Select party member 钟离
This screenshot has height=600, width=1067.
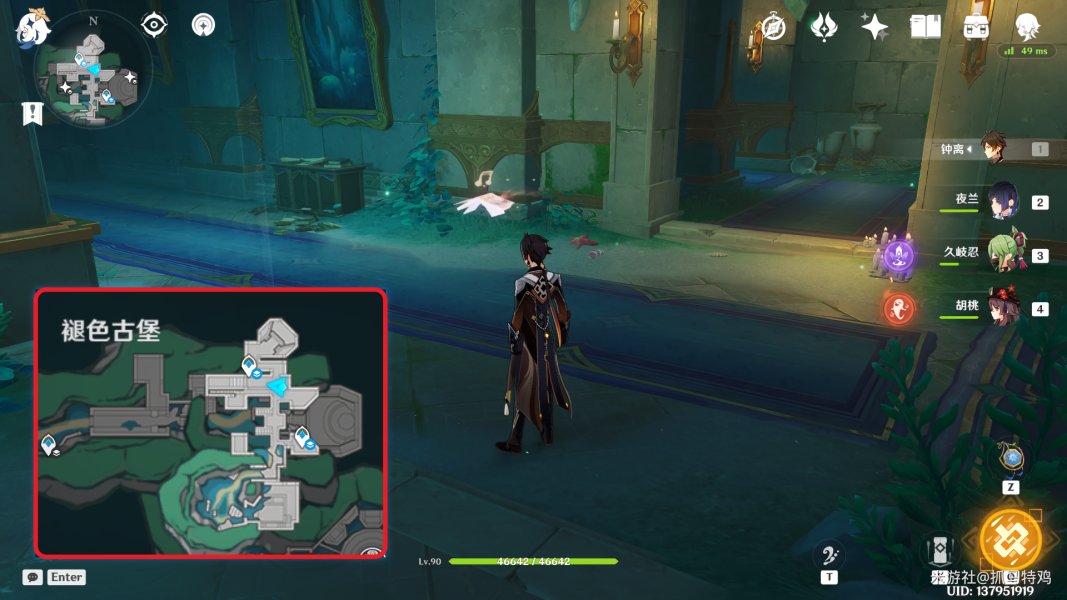(993, 149)
